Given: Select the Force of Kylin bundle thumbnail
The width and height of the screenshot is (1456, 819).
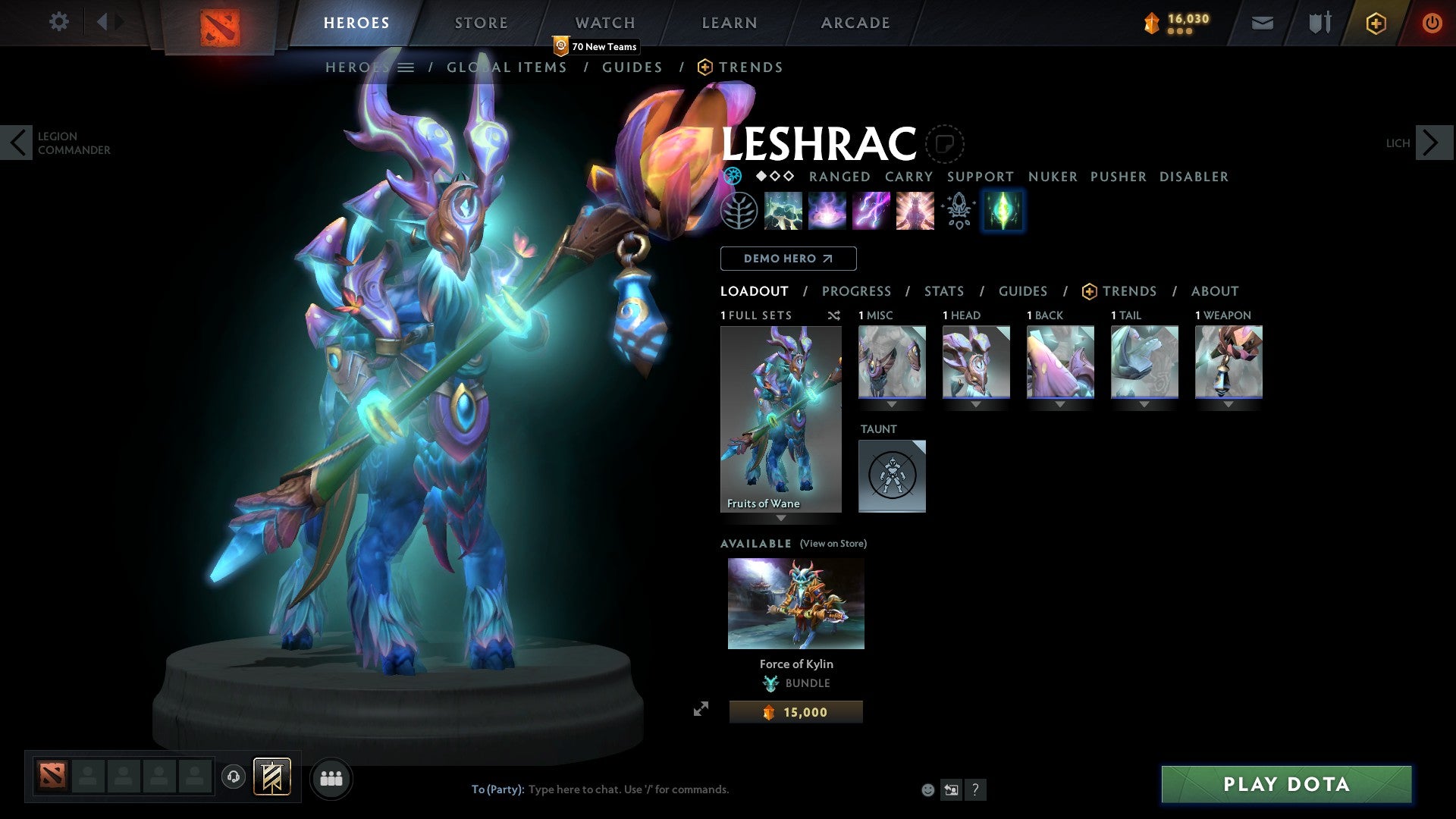Looking at the screenshot, I should (795, 603).
